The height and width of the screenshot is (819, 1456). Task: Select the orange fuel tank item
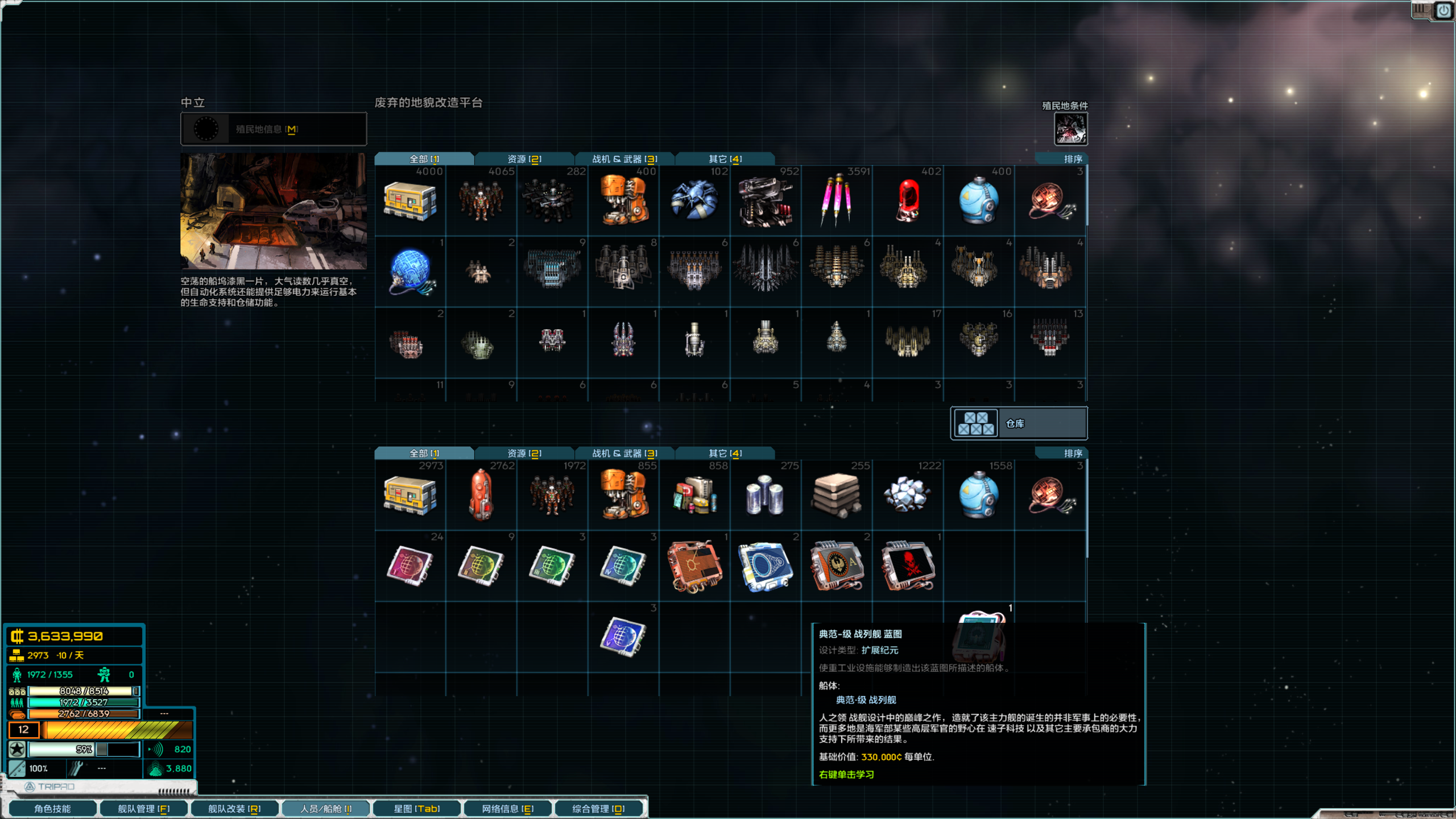click(x=482, y=495)
